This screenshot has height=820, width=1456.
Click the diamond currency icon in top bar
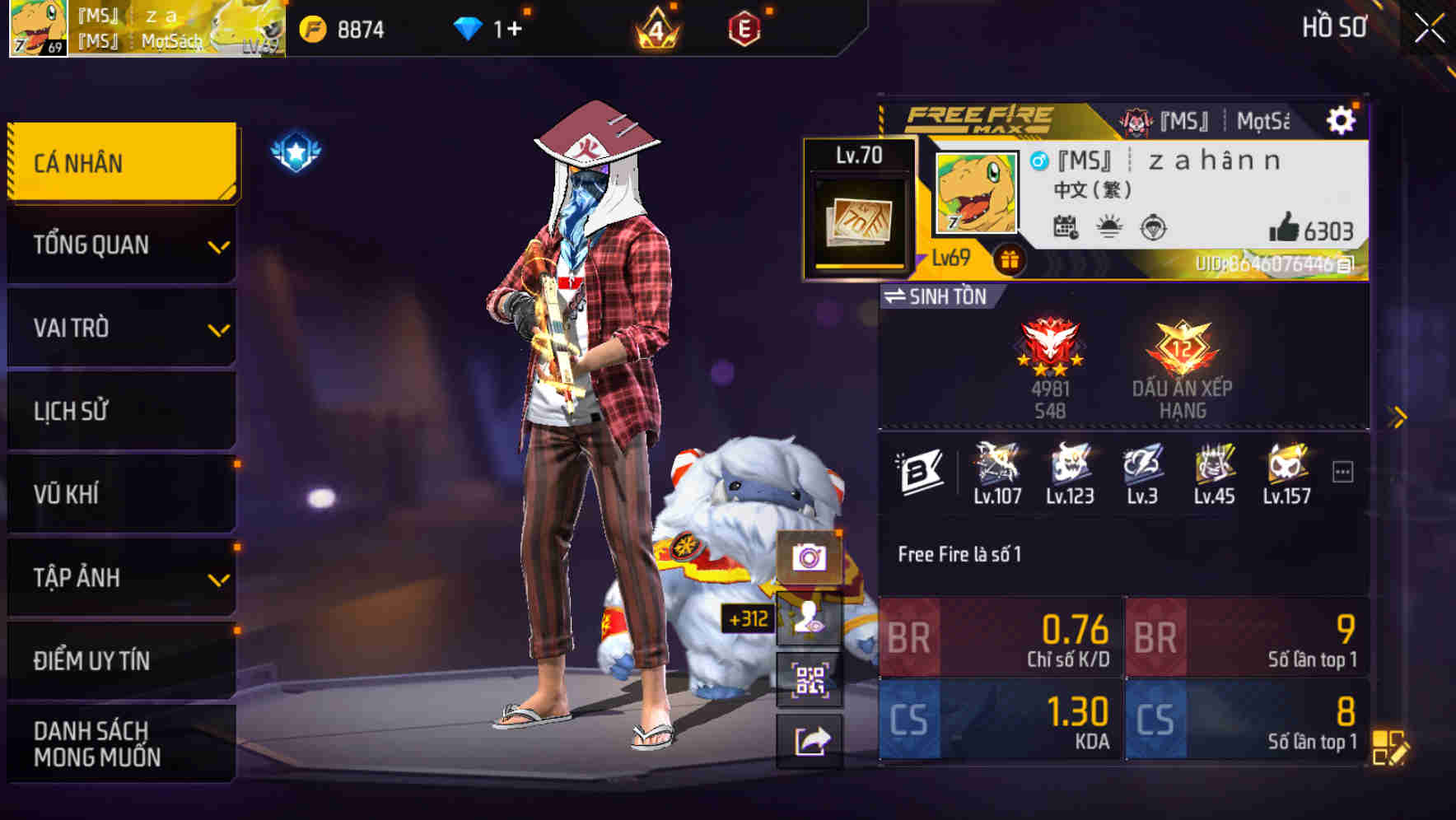tap(470, 27)
